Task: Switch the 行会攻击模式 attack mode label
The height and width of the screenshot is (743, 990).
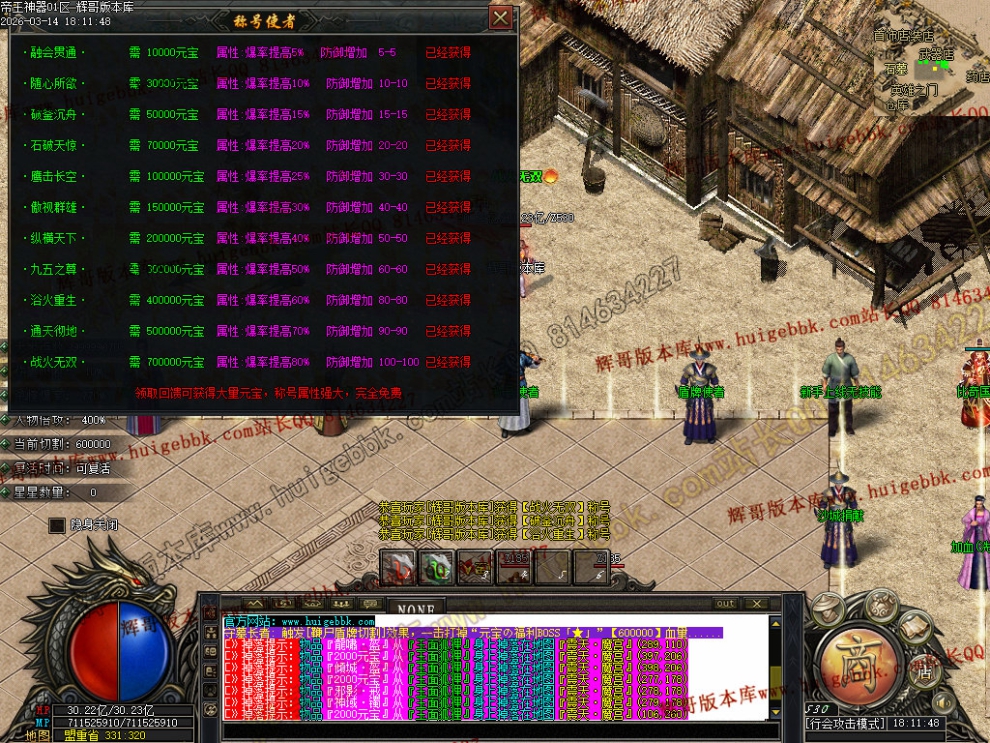Action: point(846,723)
